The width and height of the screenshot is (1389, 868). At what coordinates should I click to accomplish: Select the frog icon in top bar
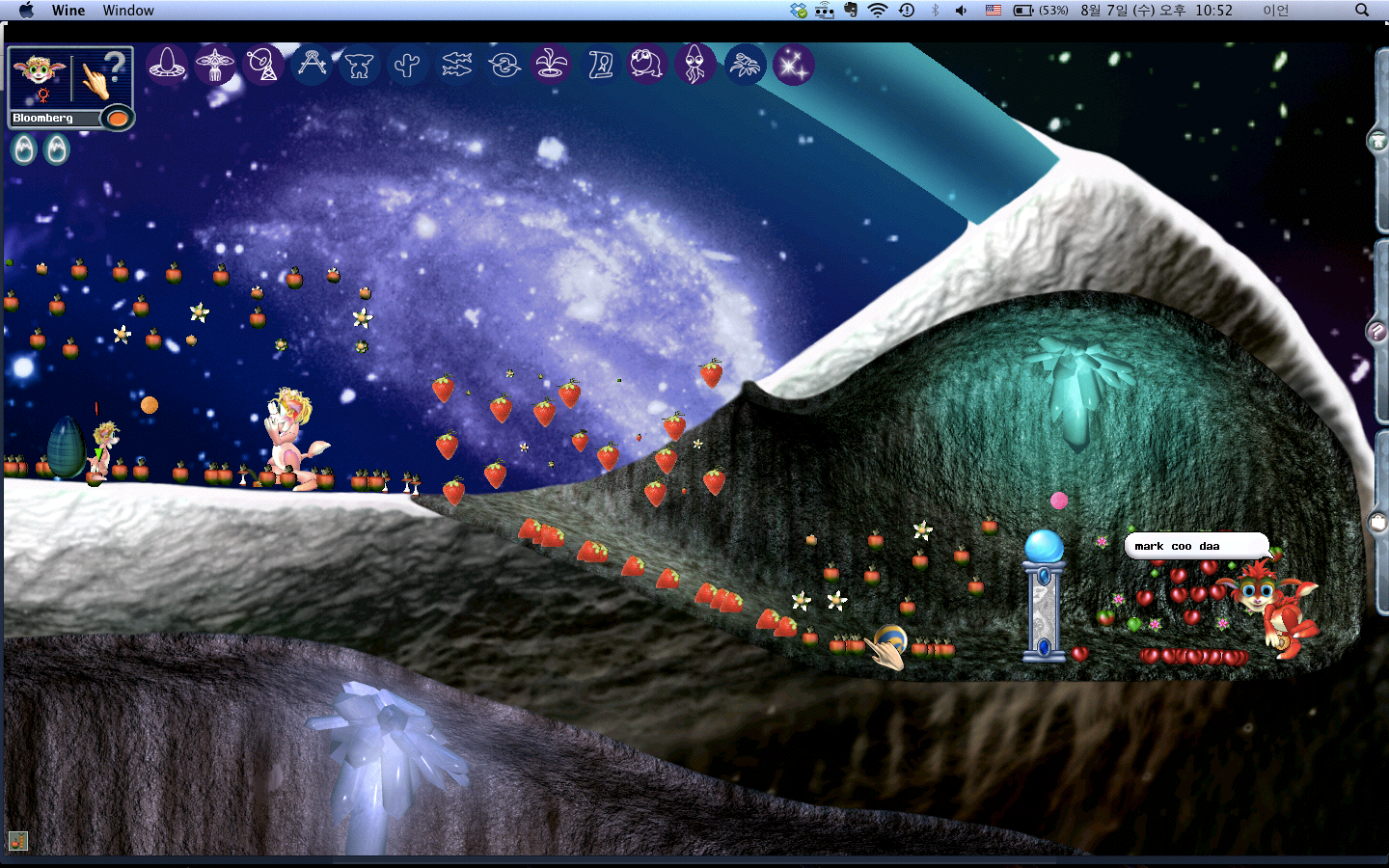click(x=647, y=65)
